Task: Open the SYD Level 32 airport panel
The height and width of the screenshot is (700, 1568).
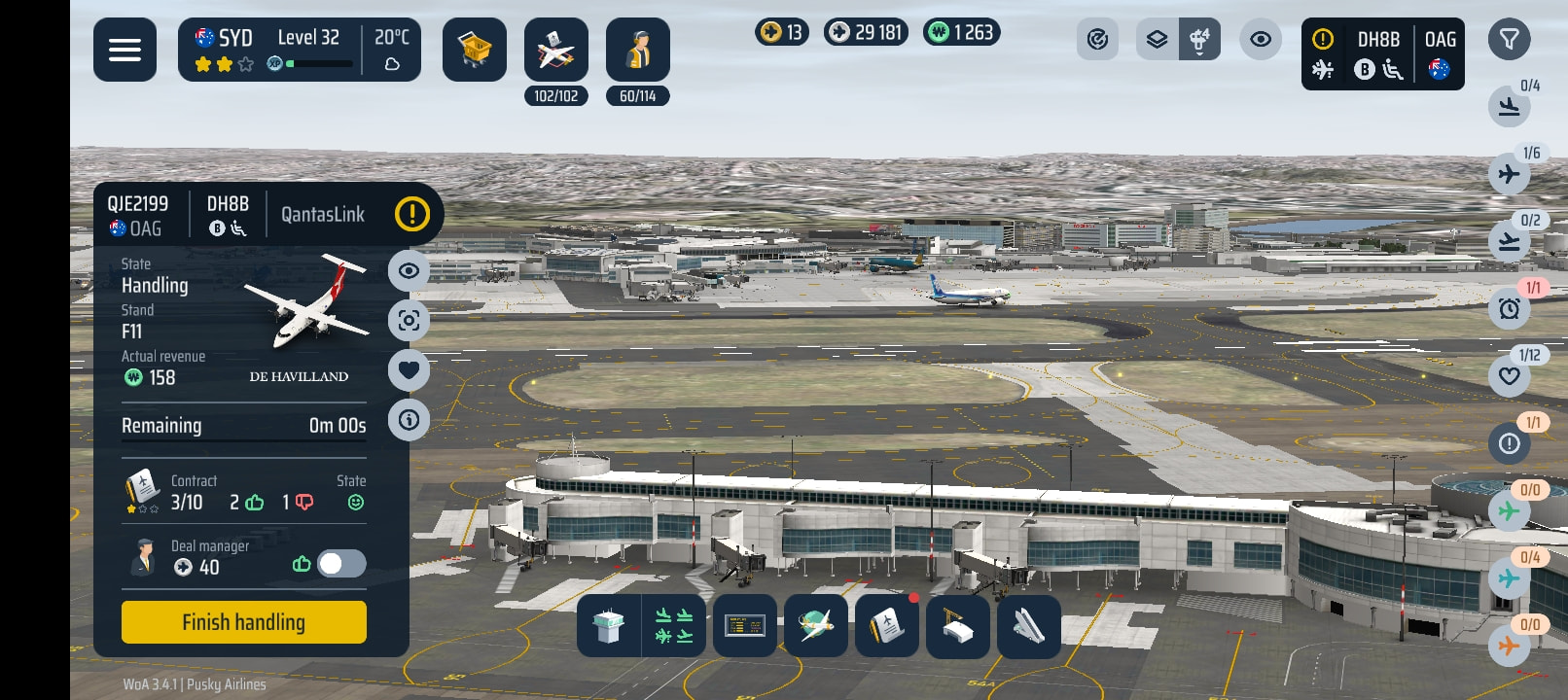Action: pyautogui.click(x=299, y=50)
